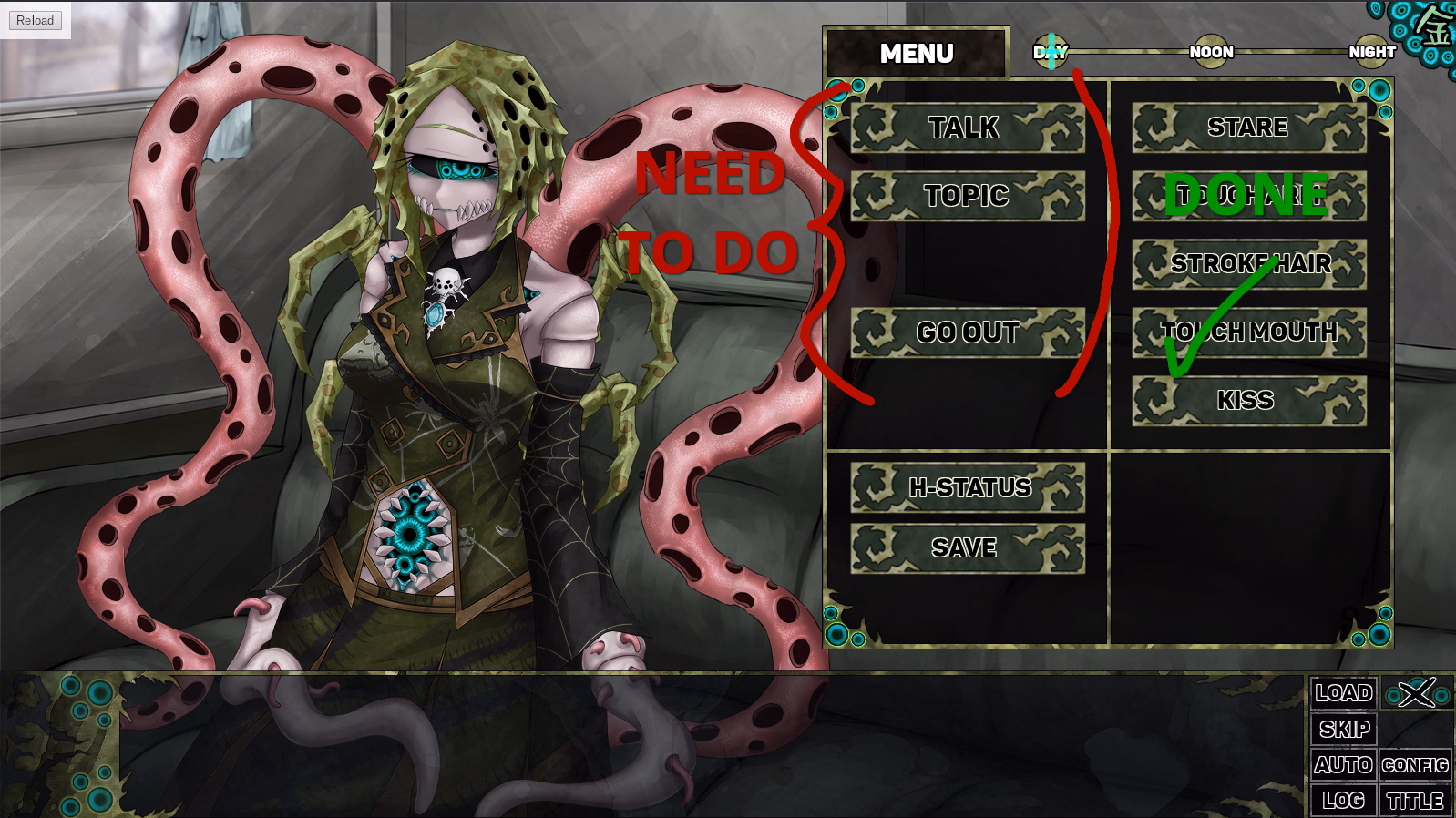Open the H-STATUS screen

click(x=967, y=488)
